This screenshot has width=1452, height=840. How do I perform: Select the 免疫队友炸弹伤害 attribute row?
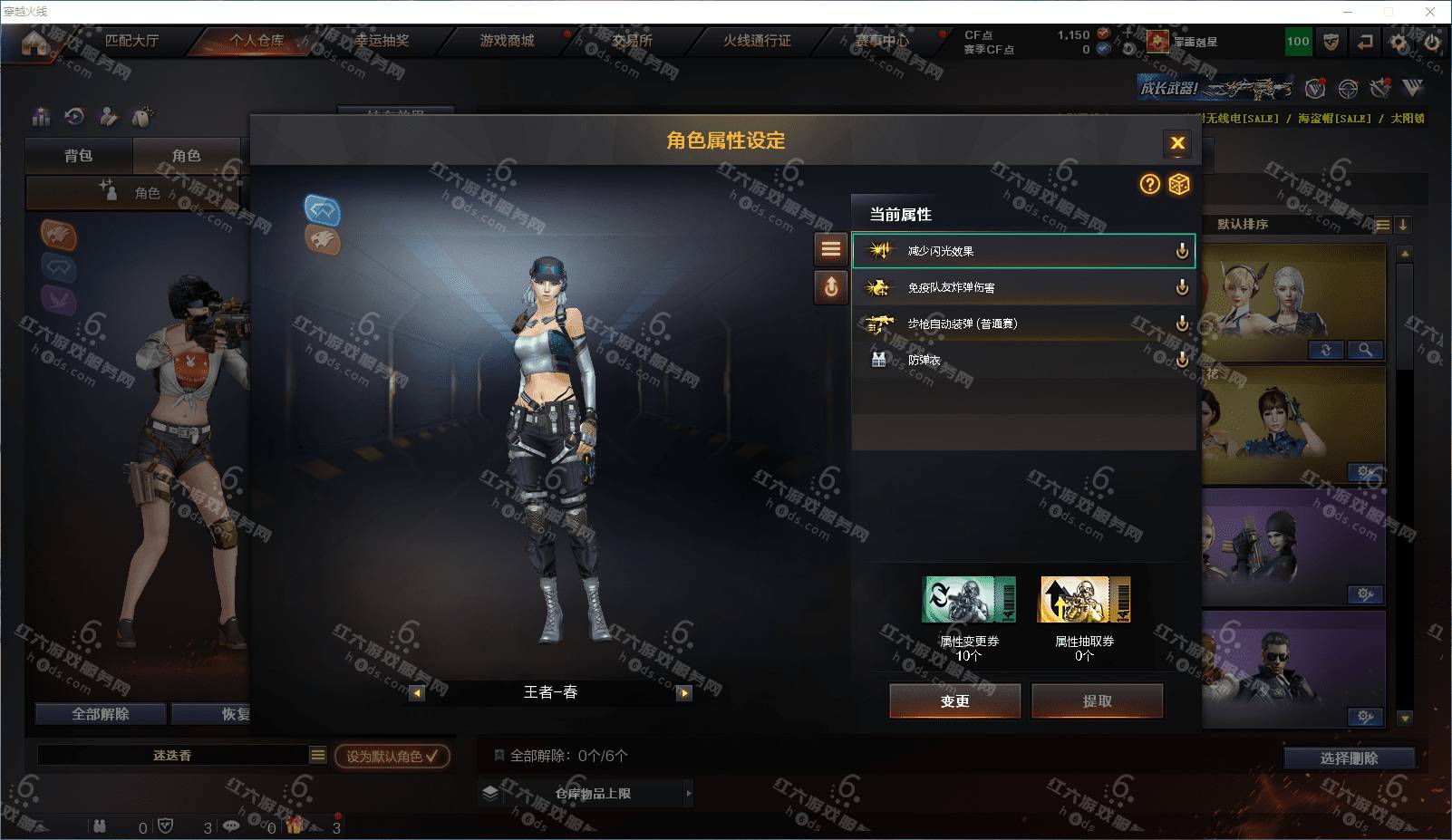[1022, 287]
